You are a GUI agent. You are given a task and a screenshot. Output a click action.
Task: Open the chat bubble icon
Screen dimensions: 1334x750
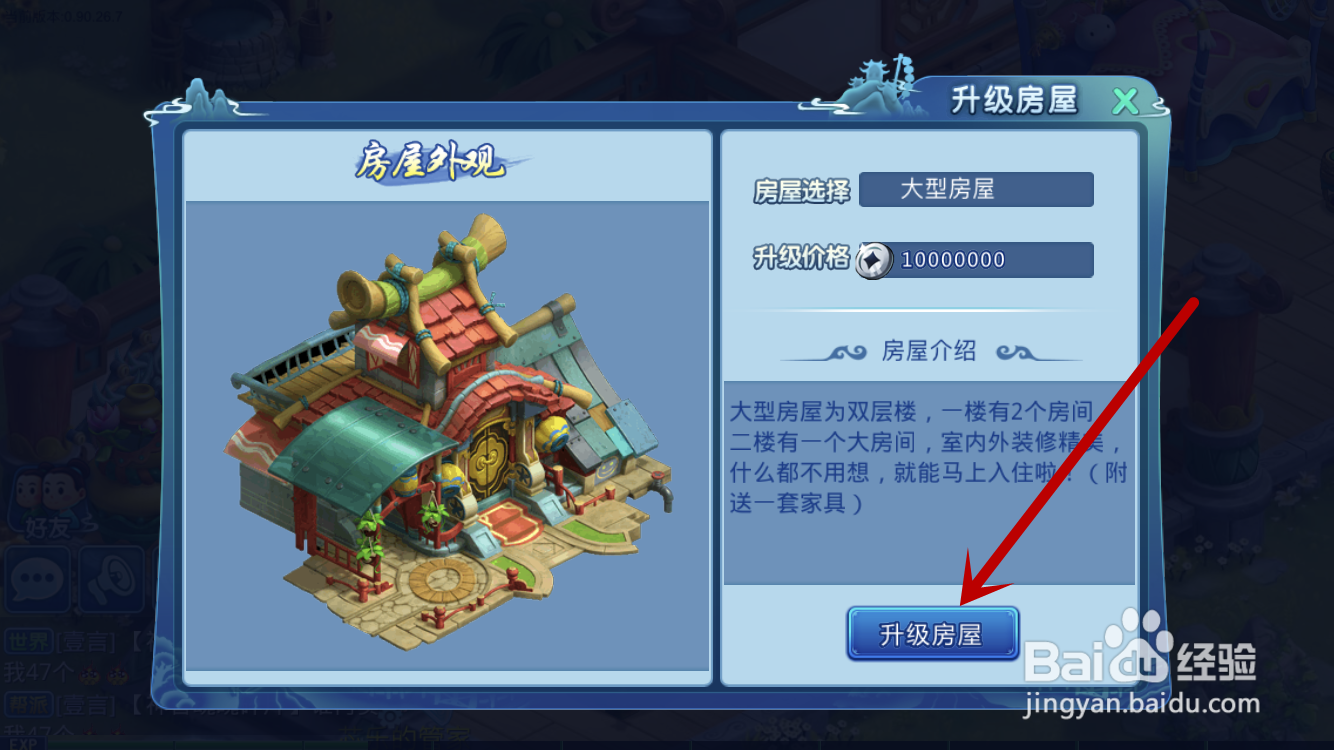pyautogui.click(x=37, y=580)
